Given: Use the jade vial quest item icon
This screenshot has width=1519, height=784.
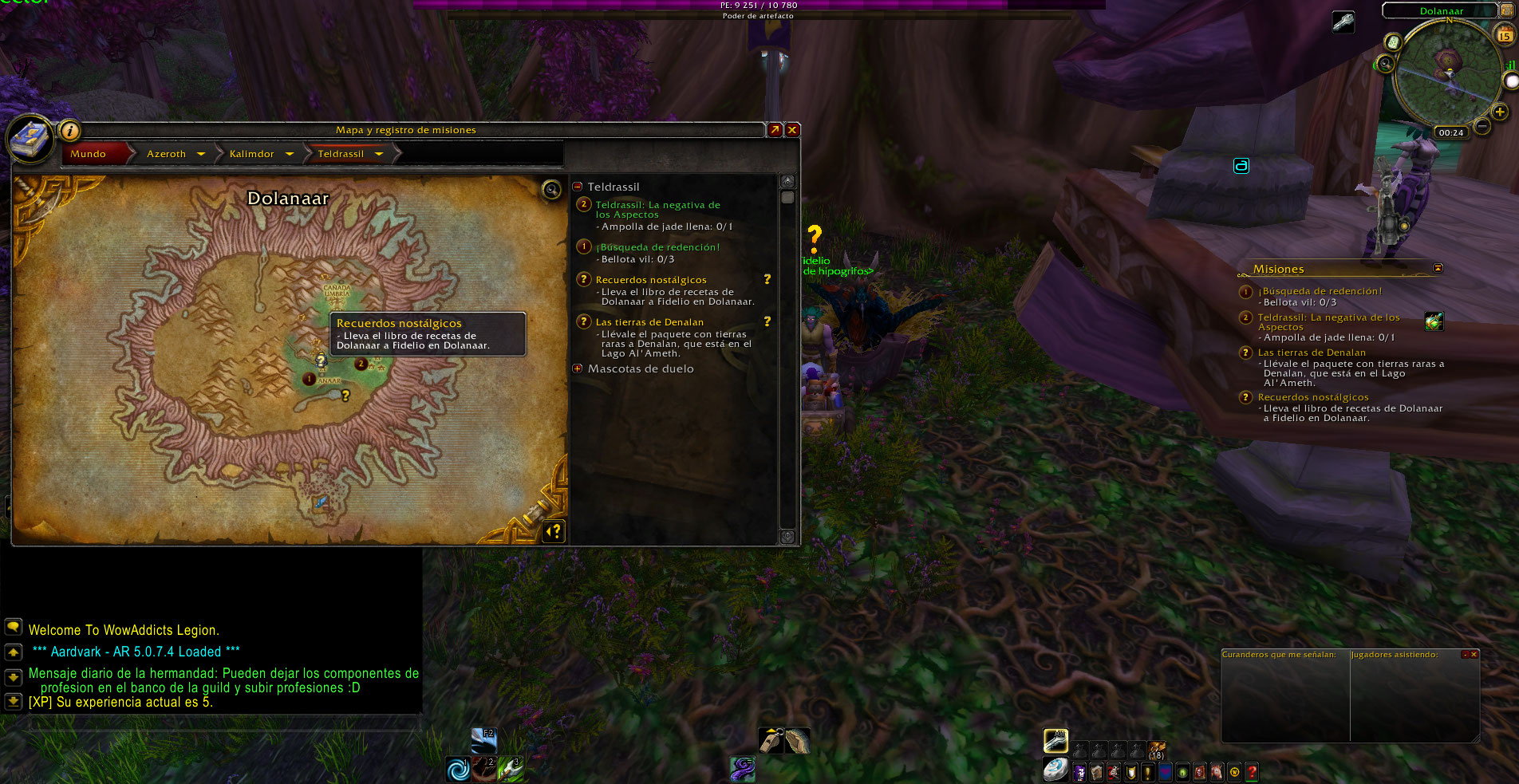Looking at the screenshot, I should point(1434,321).
